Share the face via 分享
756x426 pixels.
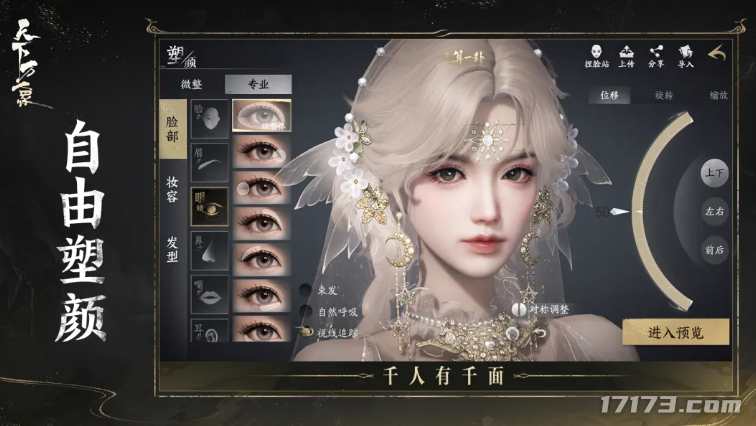coord(656,56)
